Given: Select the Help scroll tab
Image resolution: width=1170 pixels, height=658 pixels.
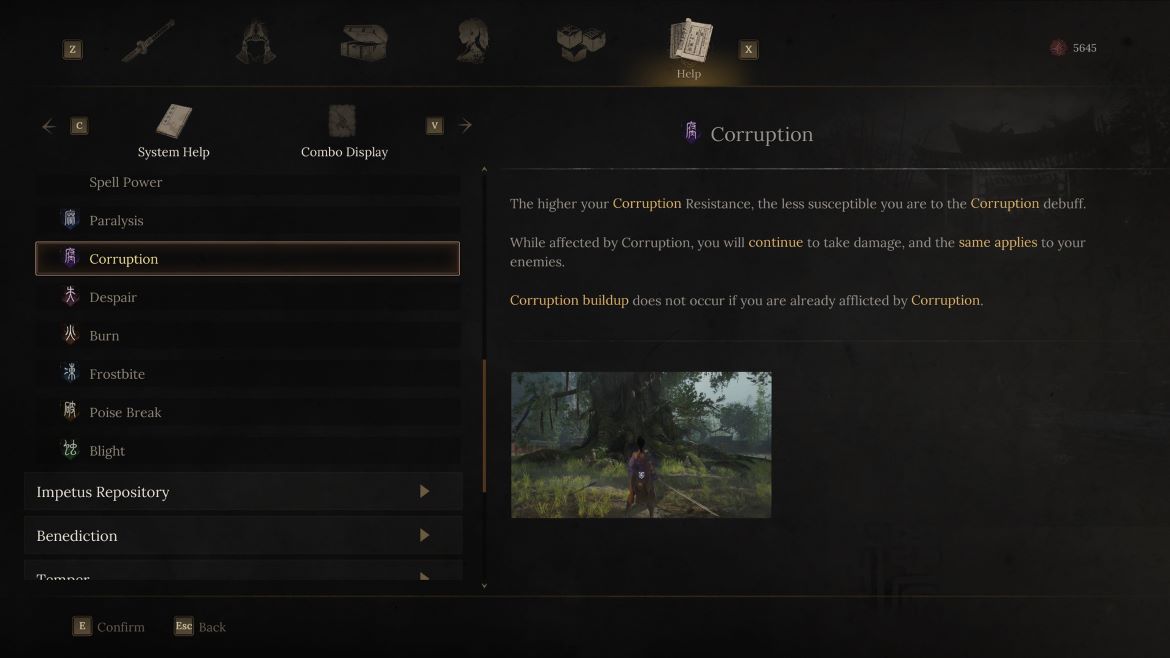Looking at the screenshot, I should pyautogui.click(x=689, y=48).
